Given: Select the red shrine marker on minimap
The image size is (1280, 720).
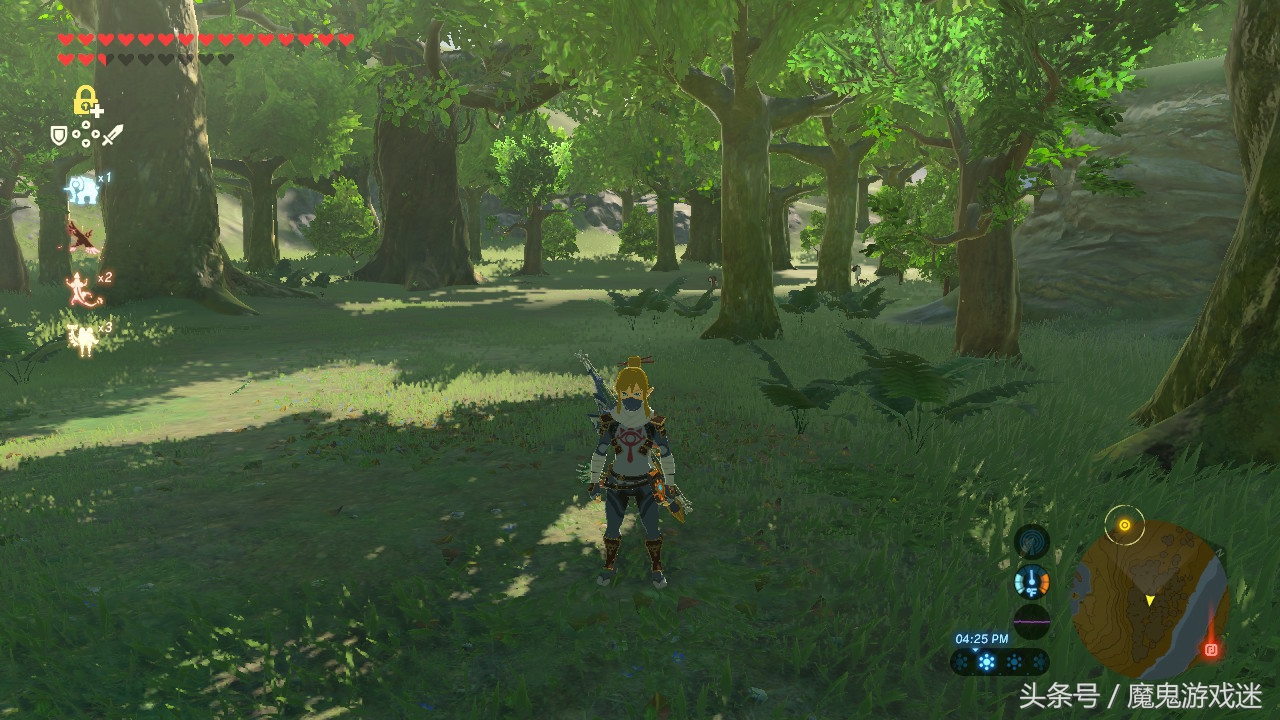Looking at the screenshot, I should coord(1212,649).
